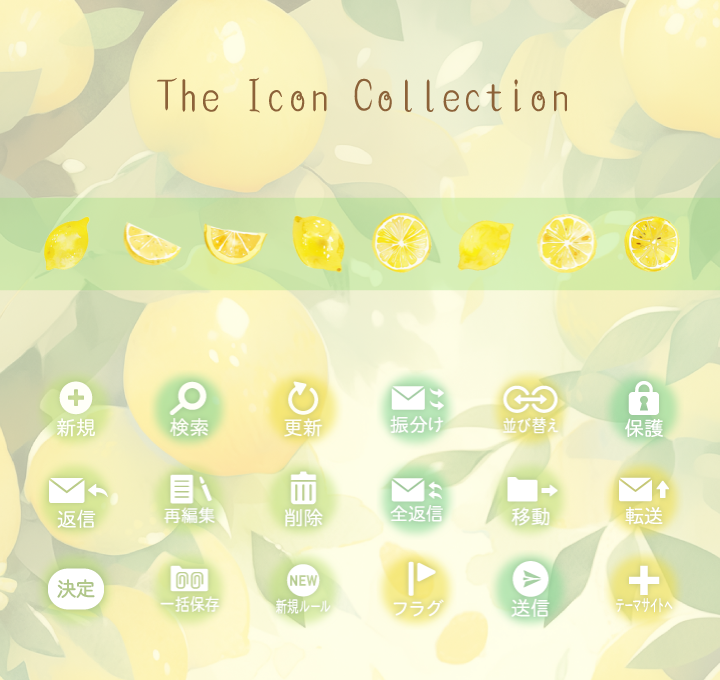Select the 移動 folder move icon
Viewport: 720px width, 680px height.
531,499
